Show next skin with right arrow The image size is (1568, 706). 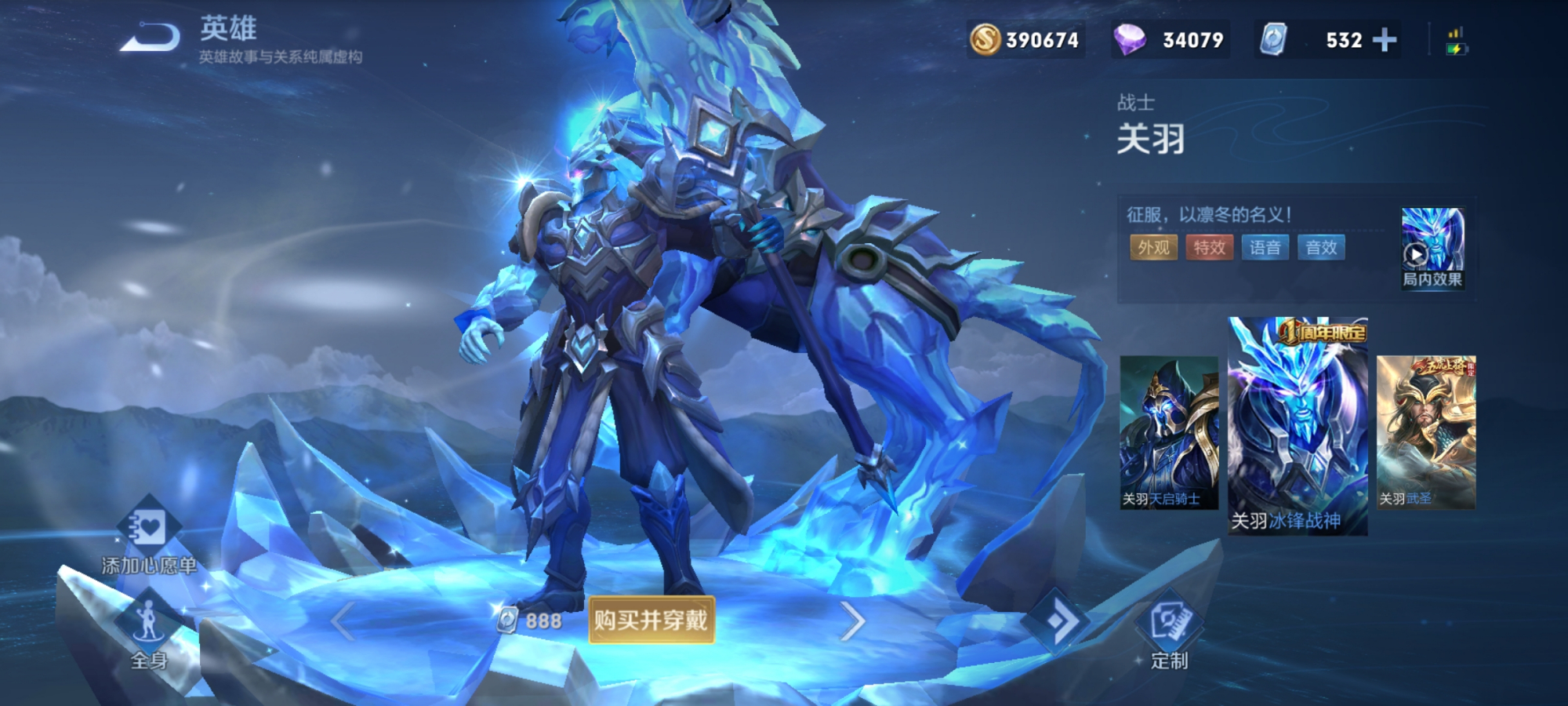point(852,621)
